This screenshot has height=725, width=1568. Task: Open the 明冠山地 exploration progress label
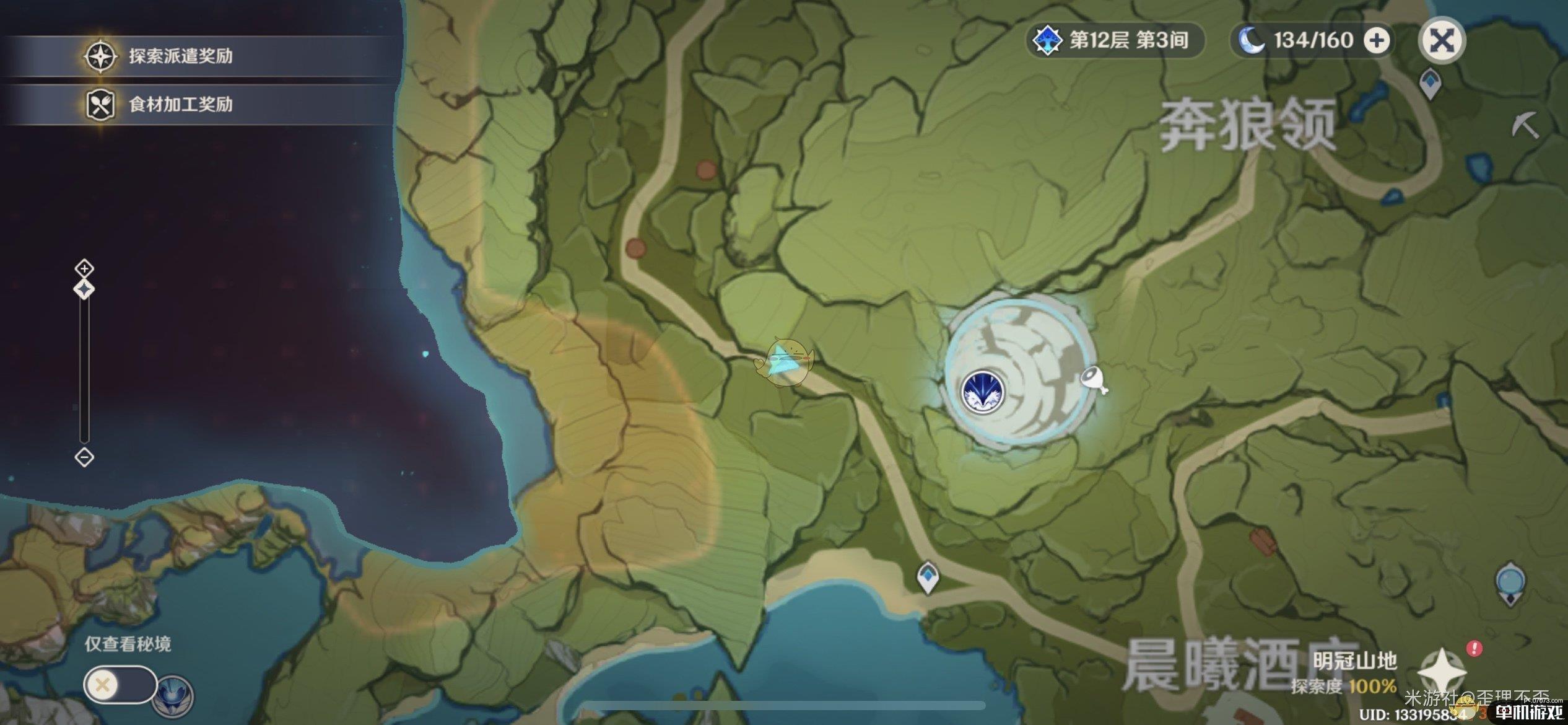(1354, 673)
